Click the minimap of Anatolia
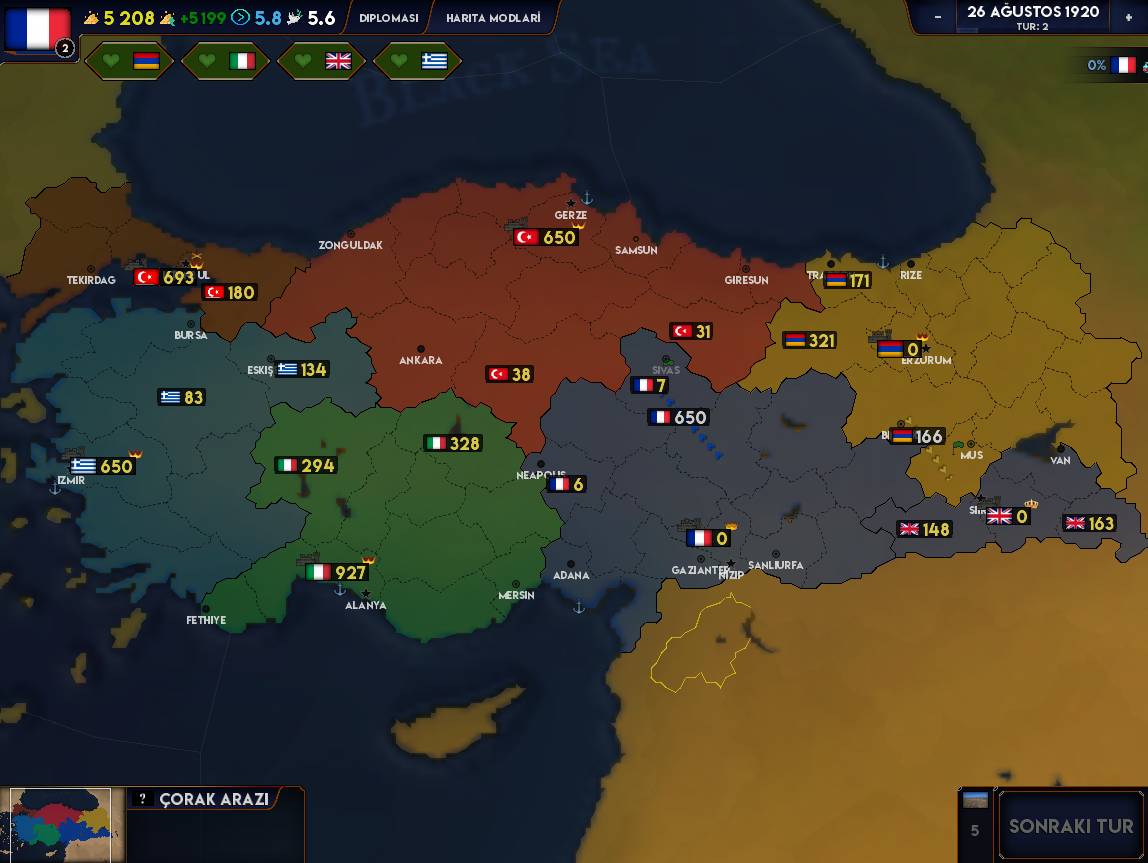 60,824
